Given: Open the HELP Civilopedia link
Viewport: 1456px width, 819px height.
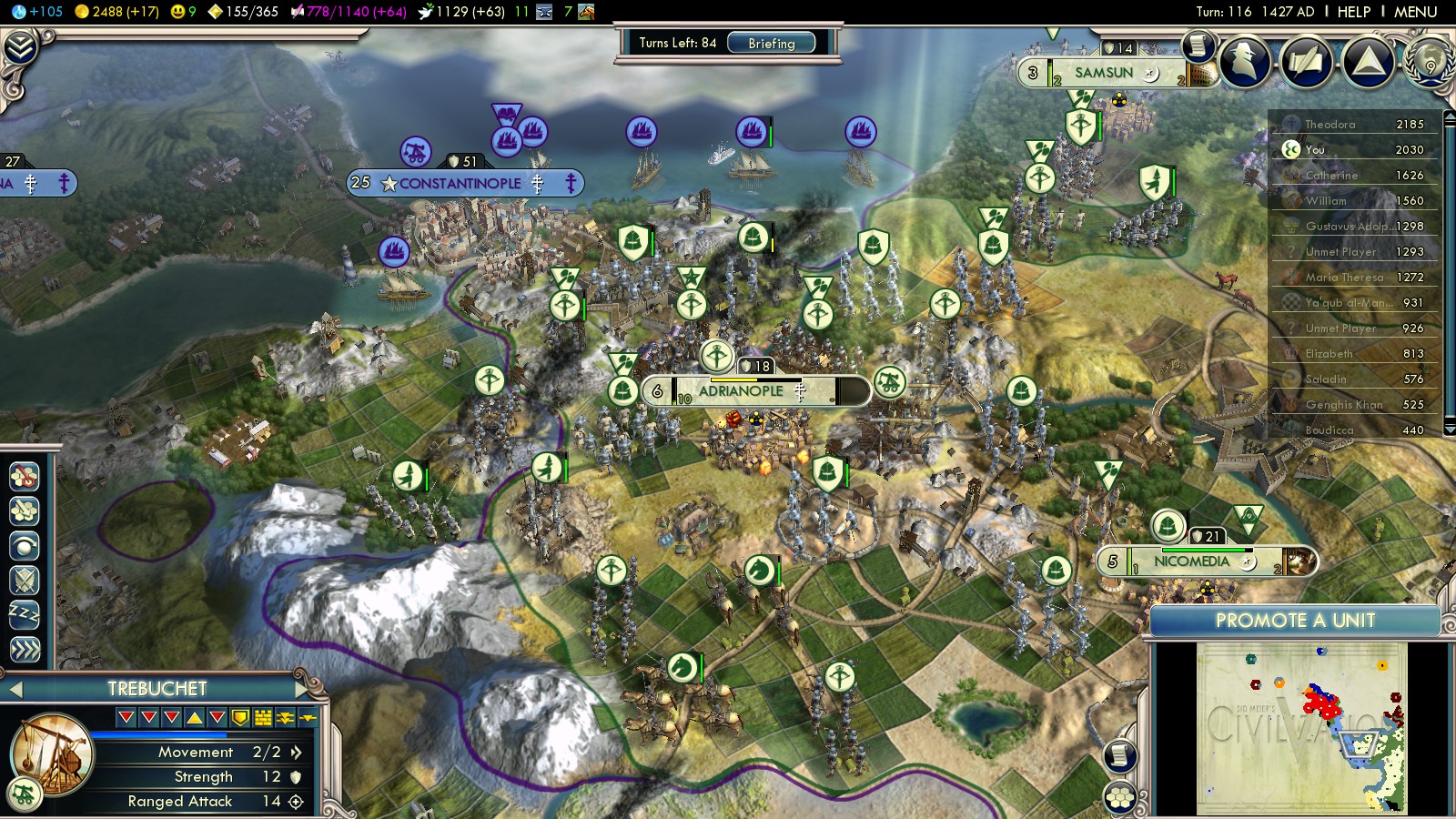Looking at the screenshot, I should click(1353, 12).
